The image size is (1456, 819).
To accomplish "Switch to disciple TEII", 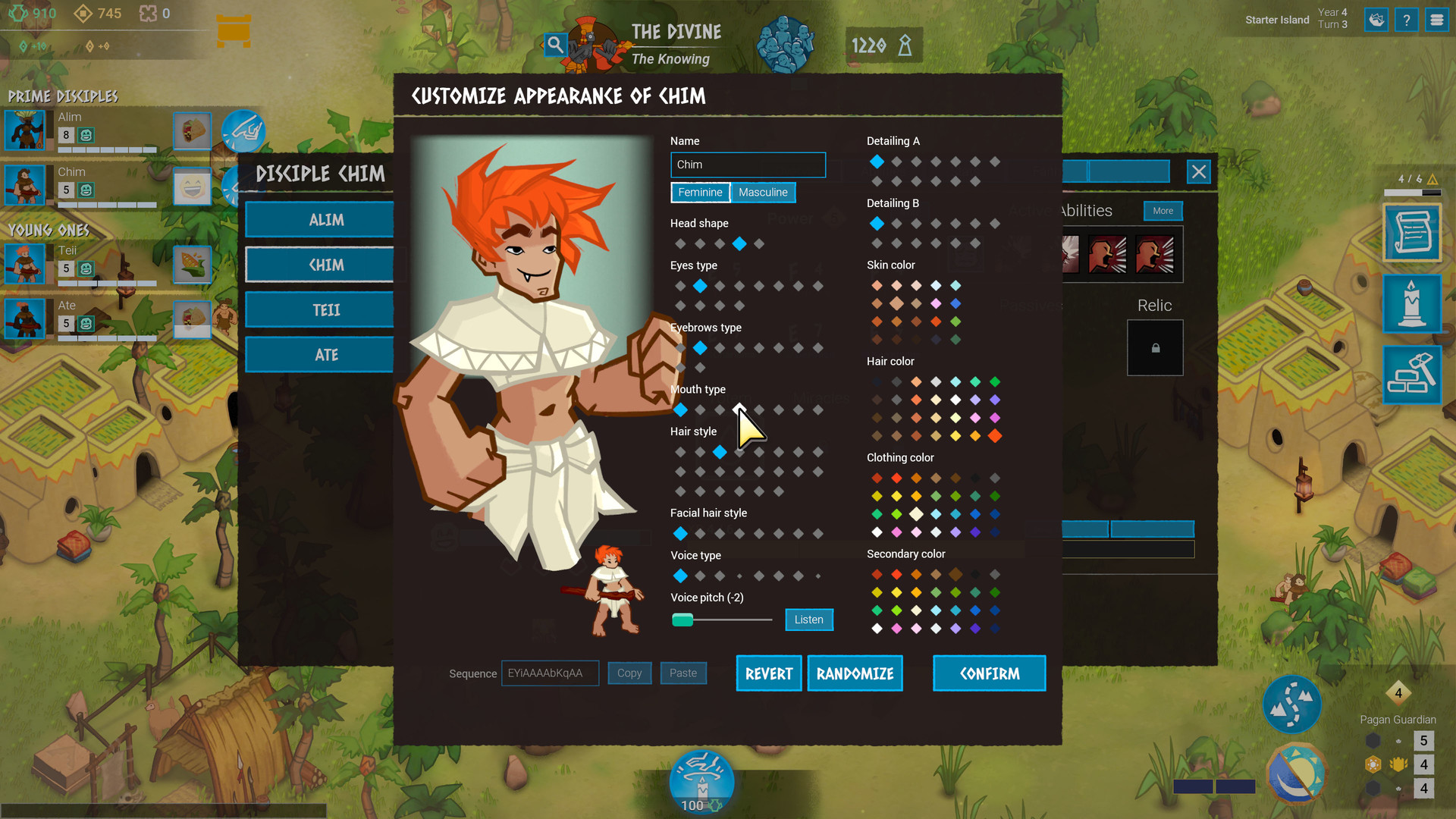I will click(x=318, y=309).
